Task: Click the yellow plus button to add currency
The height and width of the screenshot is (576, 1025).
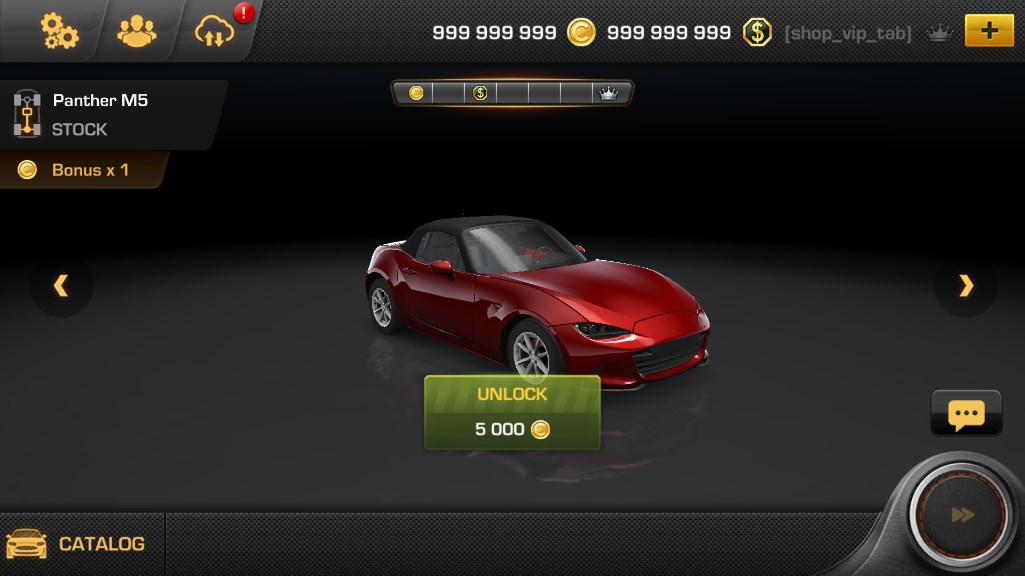Action: (x=988, y=31)
